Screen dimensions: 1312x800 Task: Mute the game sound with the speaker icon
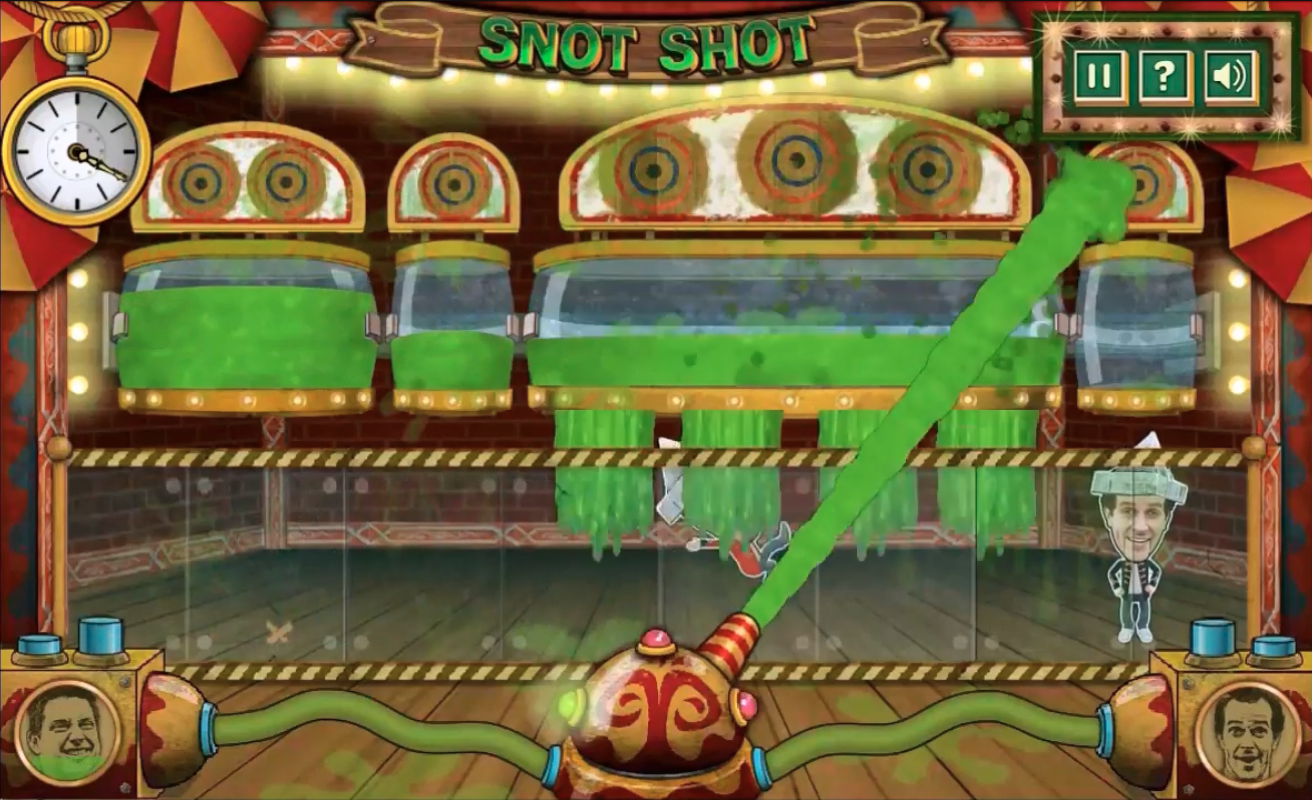(1231, 73)
